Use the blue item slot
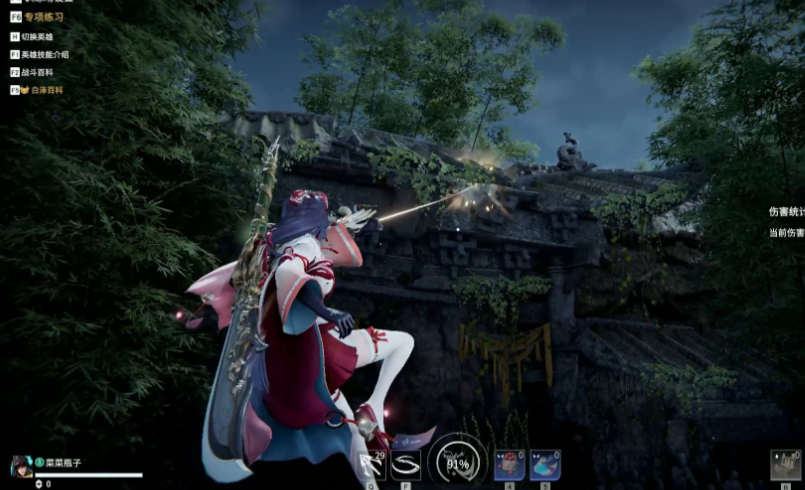This screenshot has height=490, width=805. [x=545, y=465]
